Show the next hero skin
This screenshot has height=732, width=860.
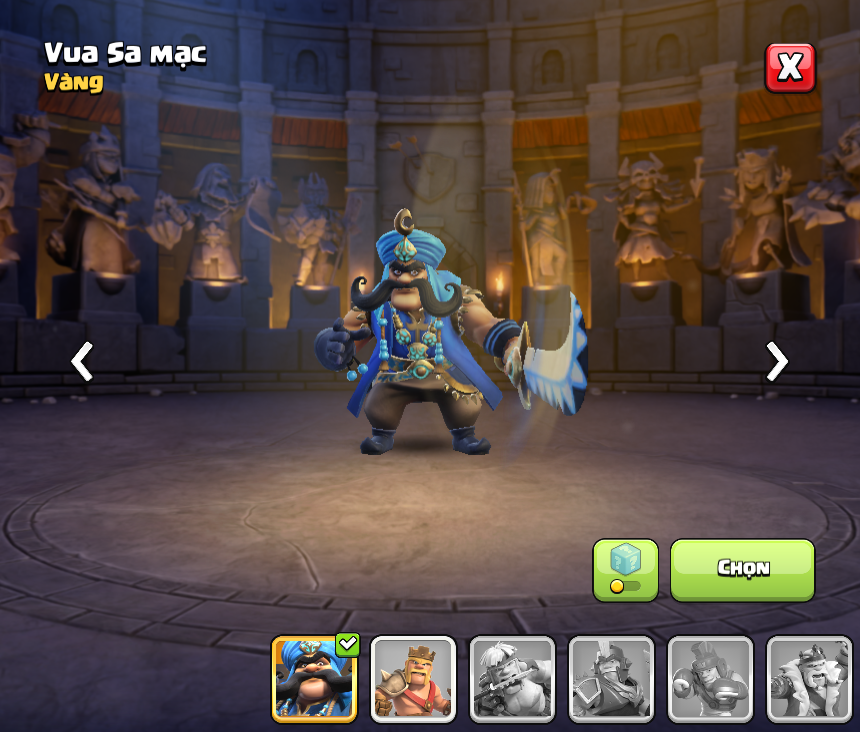pyautogui.click(x=776, y=361)
